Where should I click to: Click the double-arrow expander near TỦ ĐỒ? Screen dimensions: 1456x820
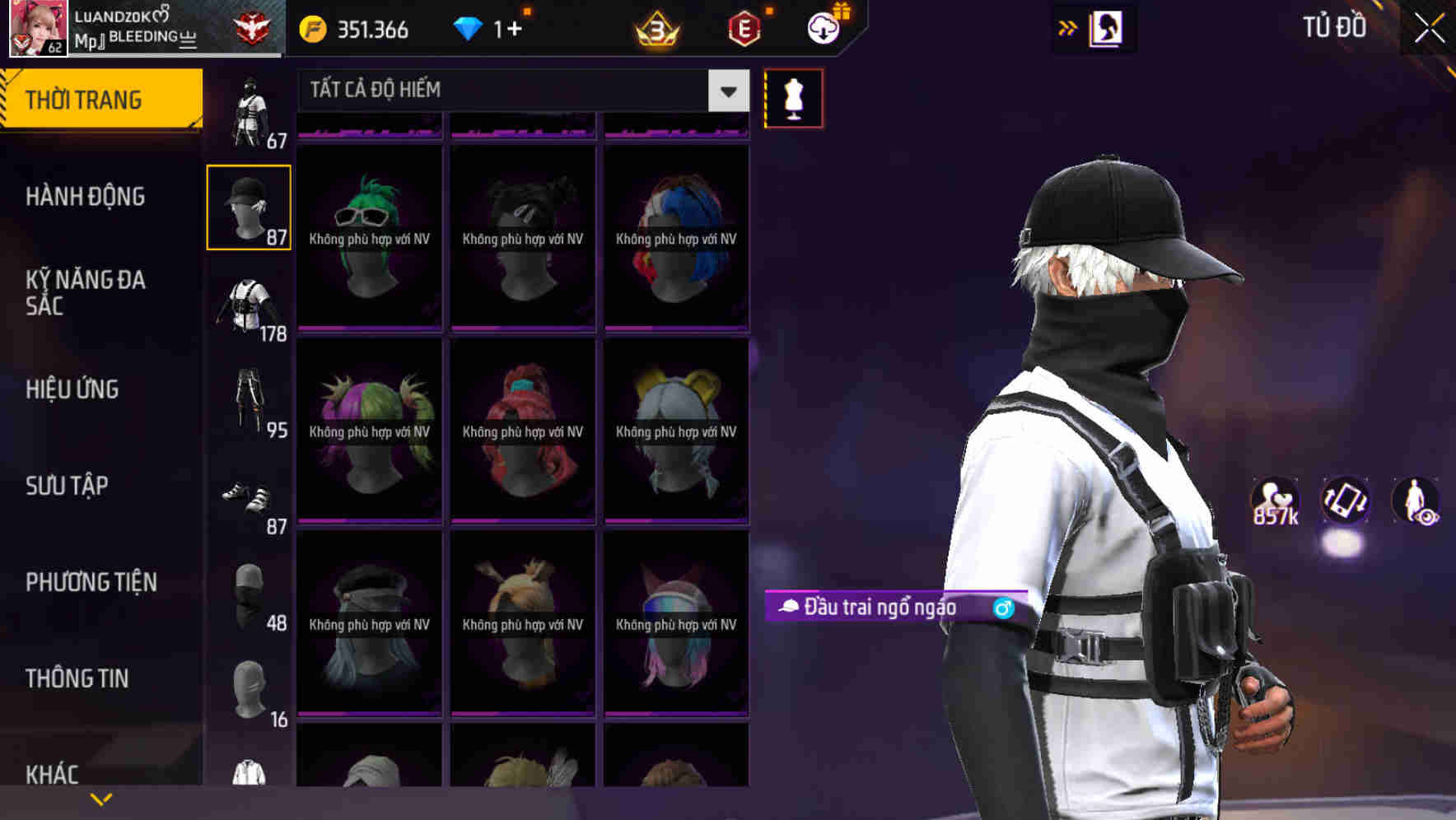click(x=1066, y=27)
